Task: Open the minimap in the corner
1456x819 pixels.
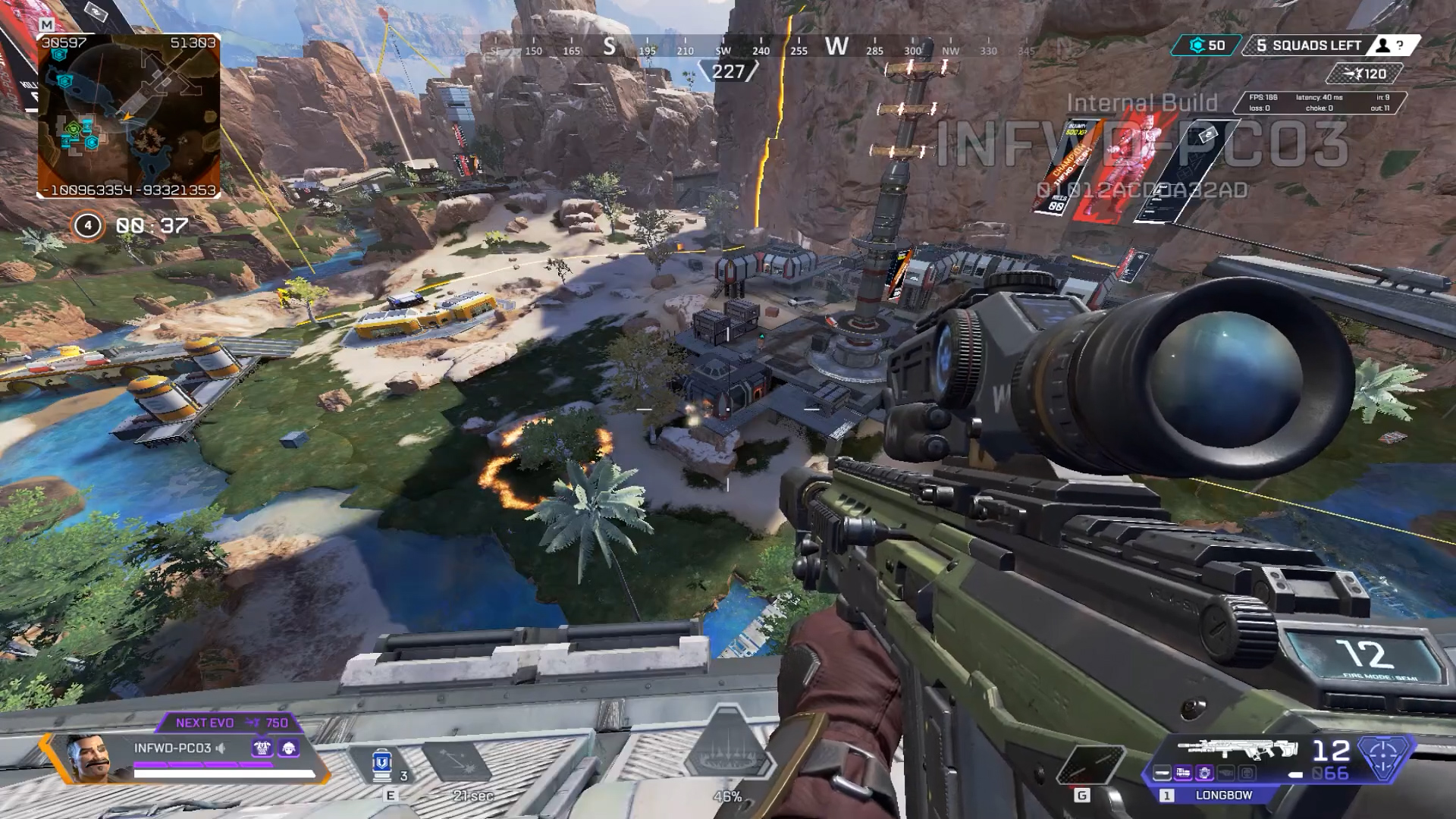Action: [129, 115]
